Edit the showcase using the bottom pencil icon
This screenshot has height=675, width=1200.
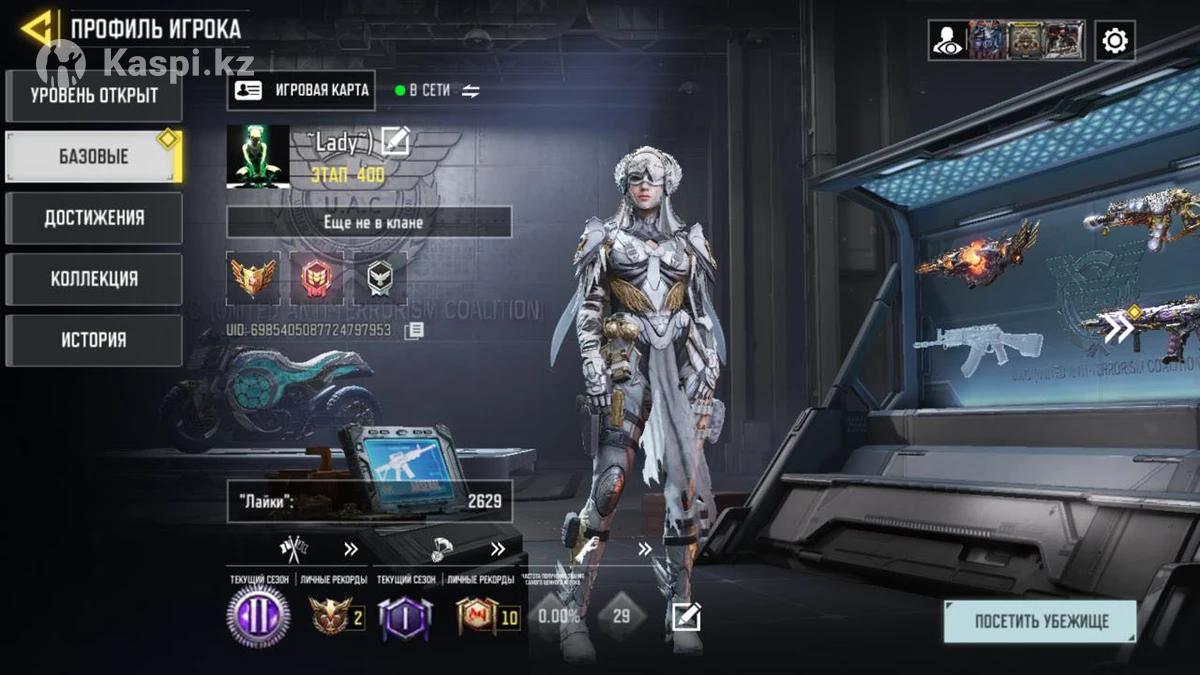[x=686, y=616]
